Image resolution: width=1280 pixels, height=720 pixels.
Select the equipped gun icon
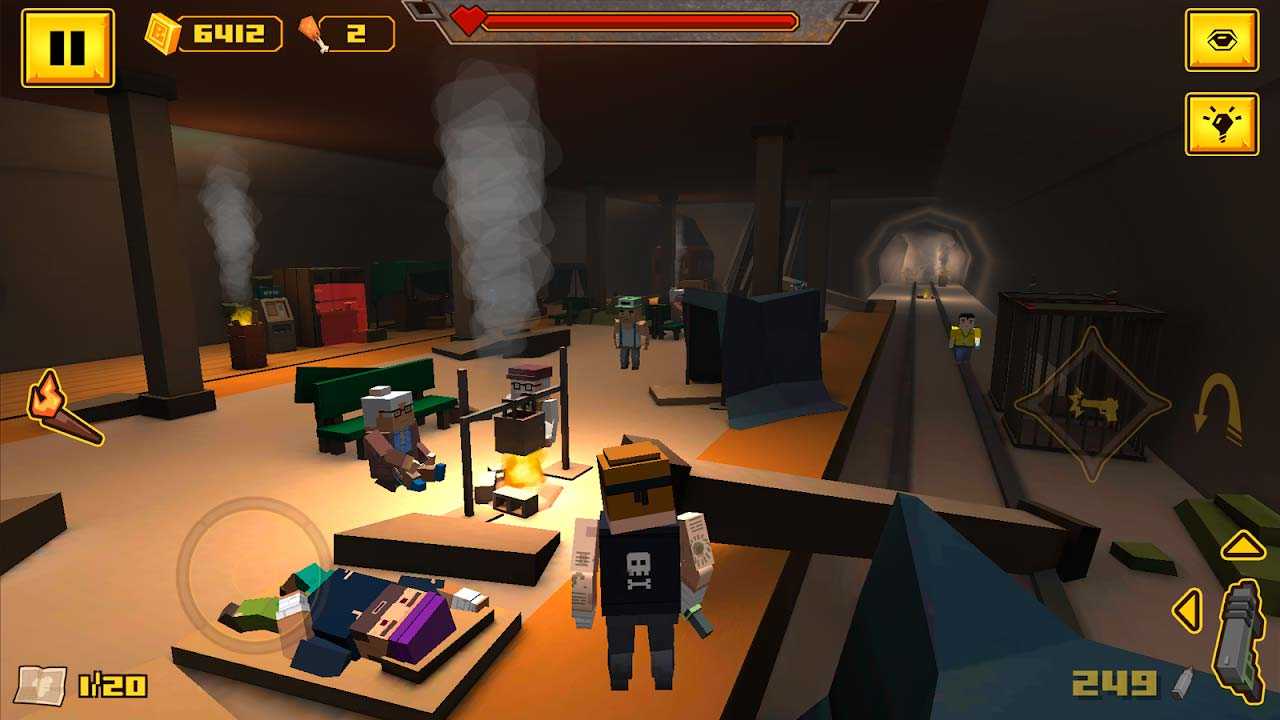coord(1240,640)
